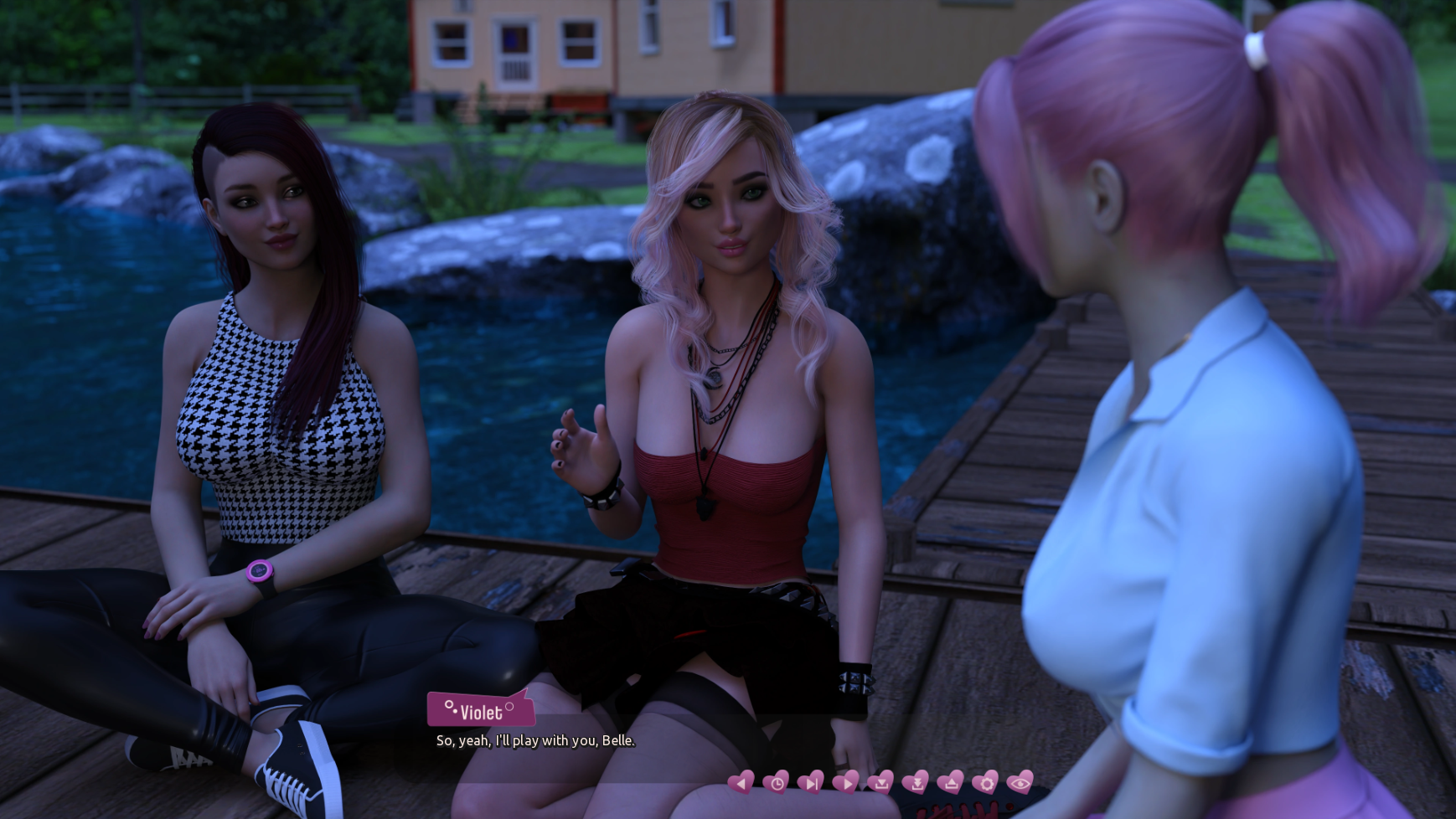Open settings via the gear heart
1456x819 pixels.
click(985, 783)
